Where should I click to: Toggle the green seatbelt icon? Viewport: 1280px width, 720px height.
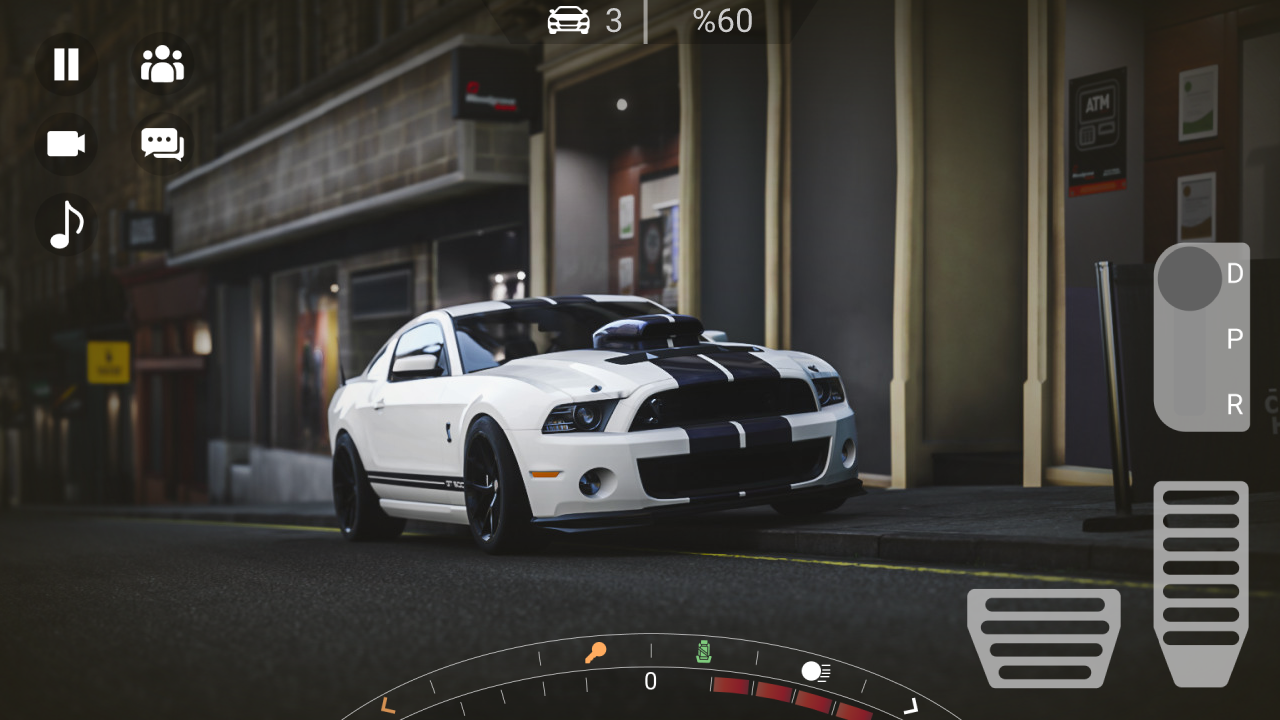pyautogui.click(x=705, y=652)
